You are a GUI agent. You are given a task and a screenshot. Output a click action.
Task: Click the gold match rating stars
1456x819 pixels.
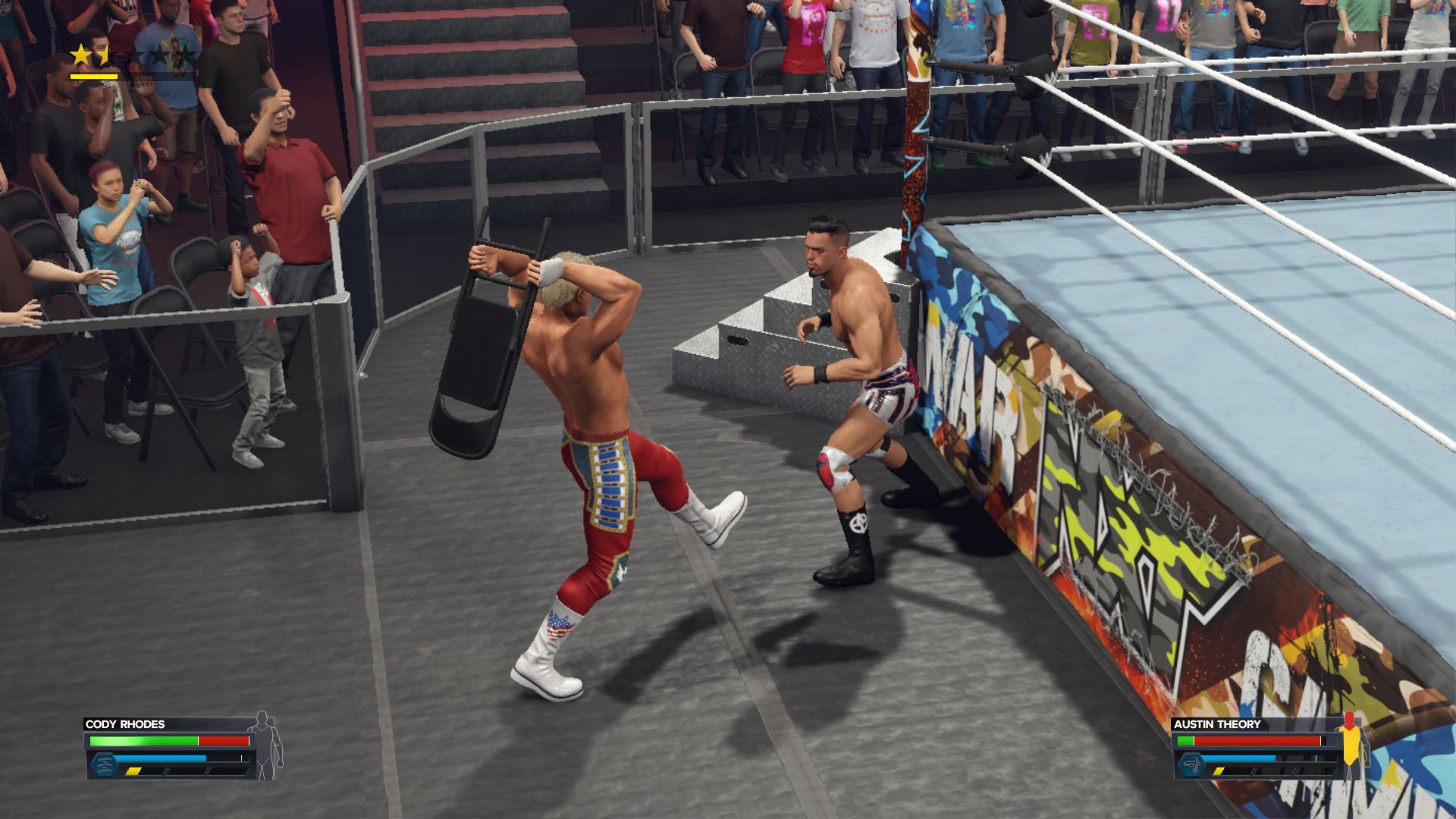tap(90, 55)
